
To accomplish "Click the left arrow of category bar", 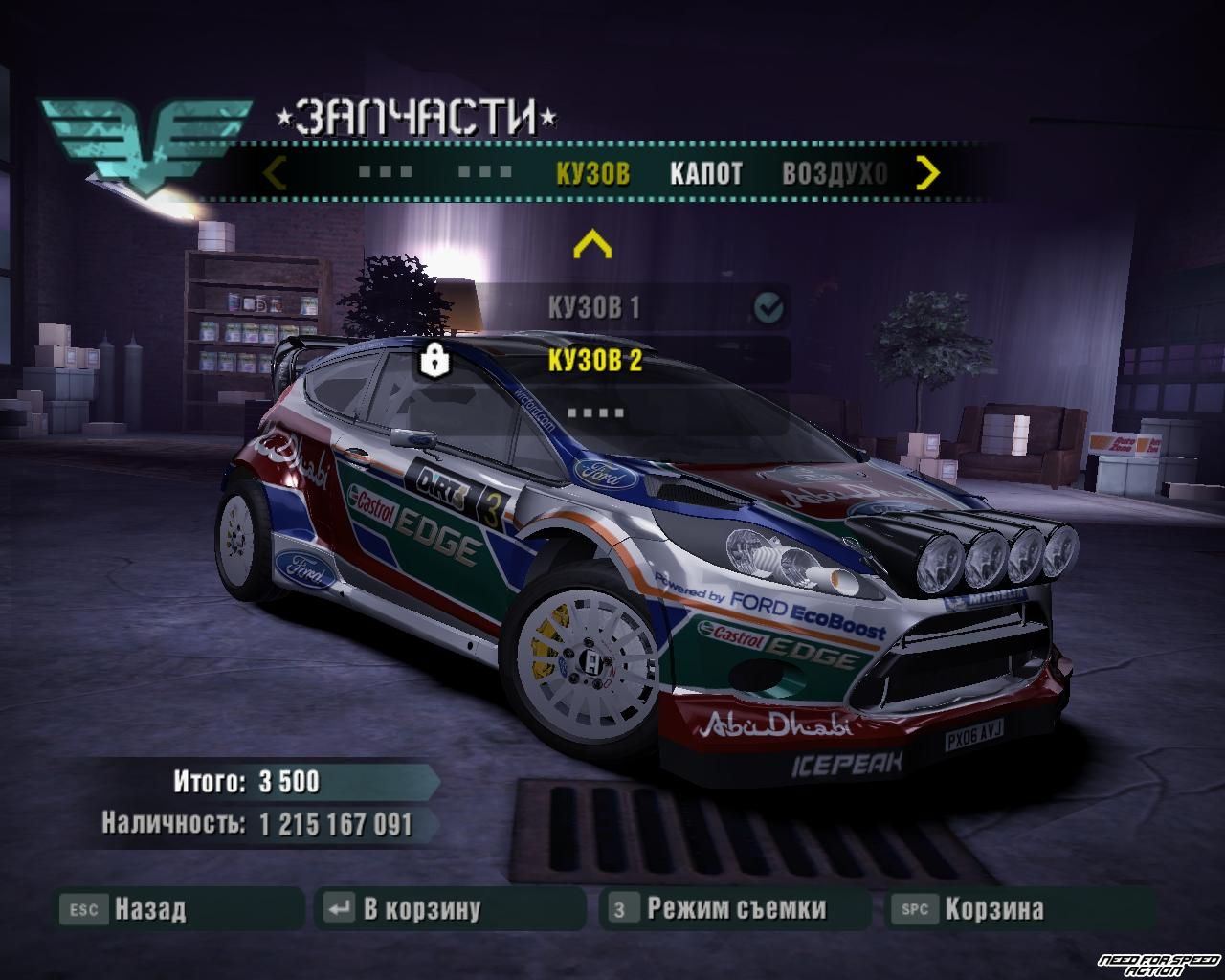I will click(275, 173).
